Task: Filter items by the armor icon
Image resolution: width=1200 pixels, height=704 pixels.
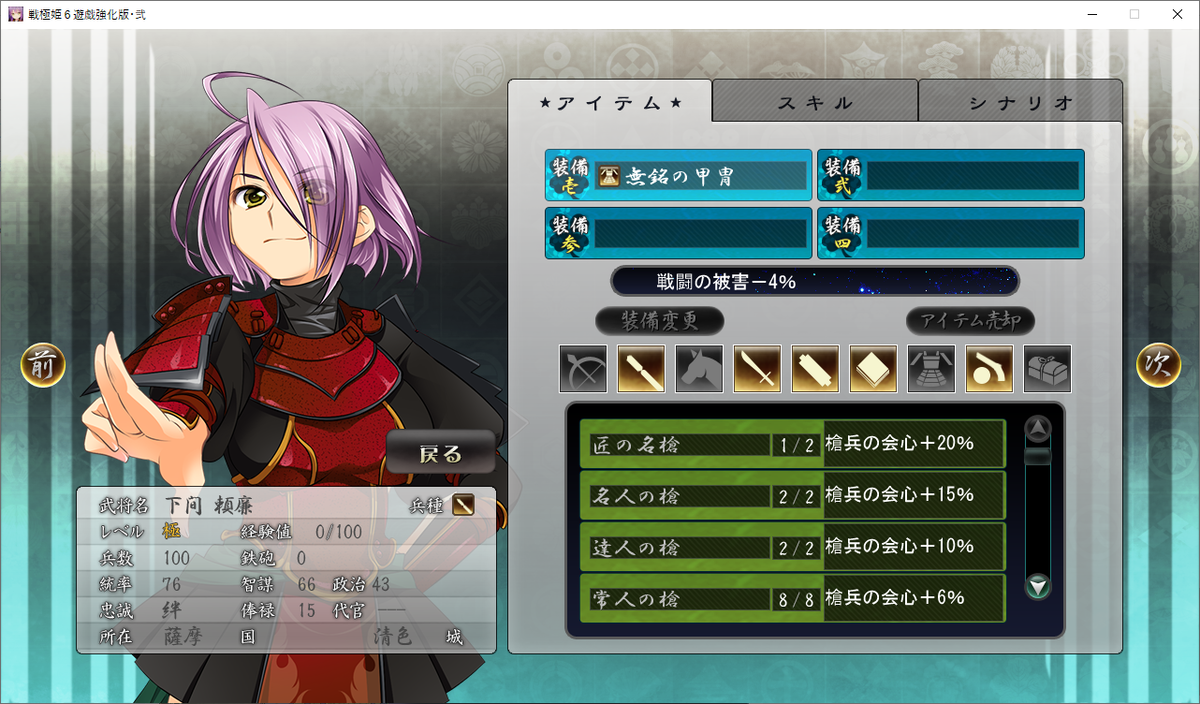Action: pos(932,369)
